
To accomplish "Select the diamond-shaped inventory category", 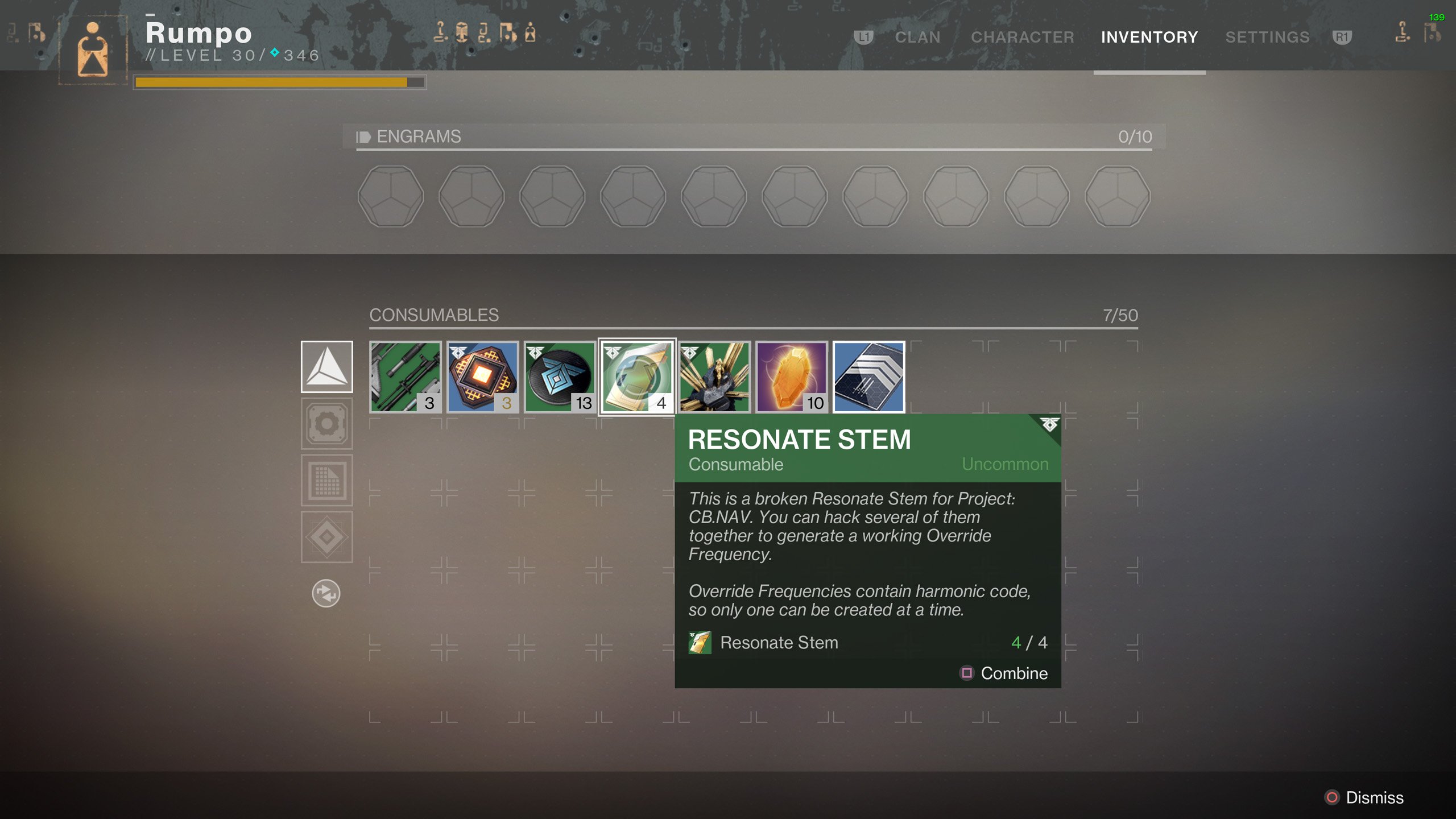I will coord(326,537).
